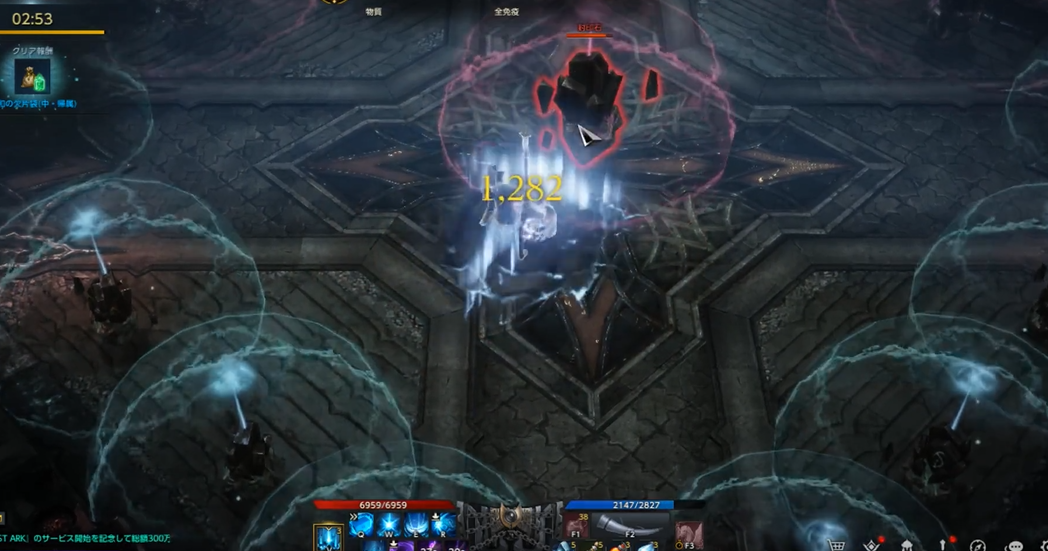Click the clear reward pouch icon
The image size is (1048, 551).
click(32, 77)
